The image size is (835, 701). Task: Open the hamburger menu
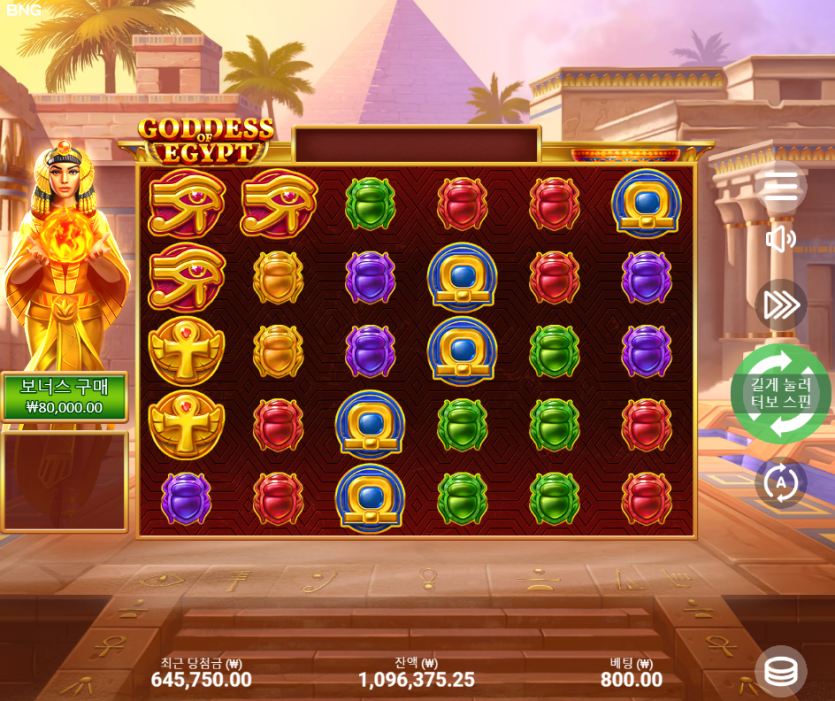[781, 186]
